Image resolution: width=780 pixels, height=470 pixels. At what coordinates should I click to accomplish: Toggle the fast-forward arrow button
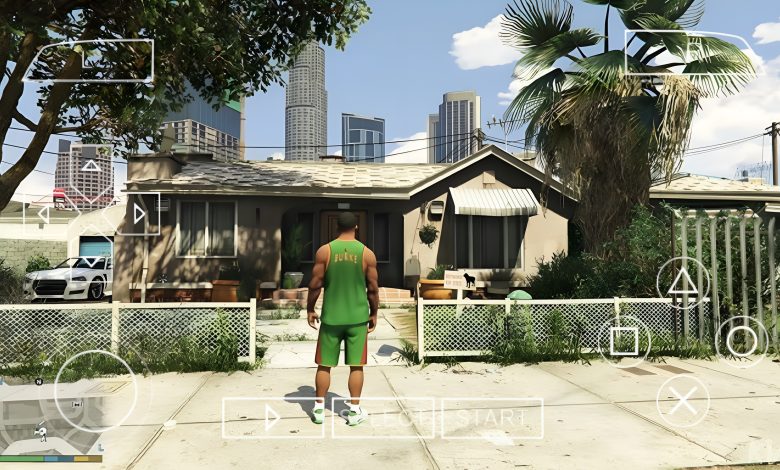tap(273, 418)
